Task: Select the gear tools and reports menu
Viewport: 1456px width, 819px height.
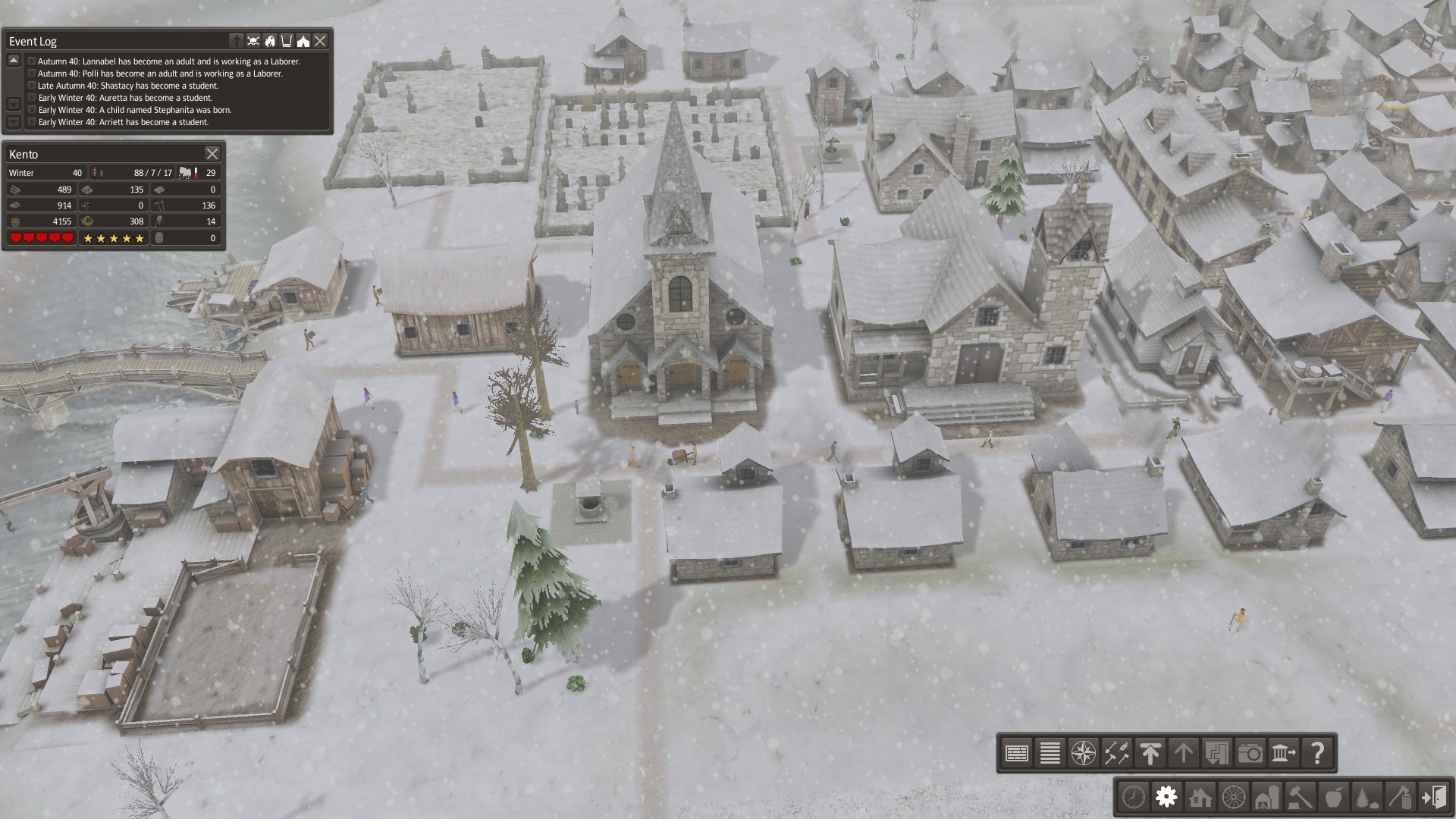Action: [1166, 797]
